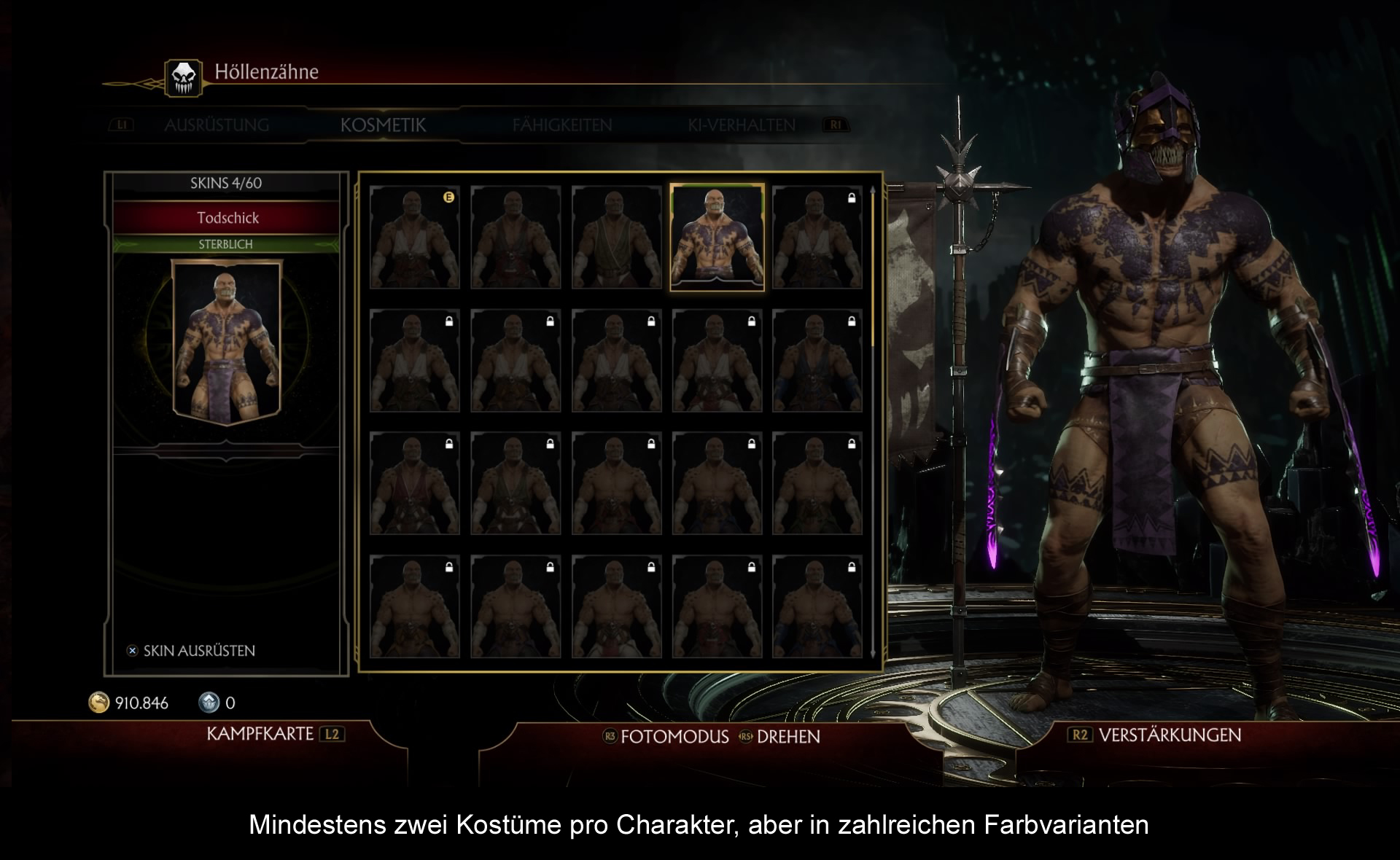Switch to the Ausrüstung tab
Image resolution: width=1400 pixels, height=860 pixels.
pyautogui.click(x=217, y=125)
